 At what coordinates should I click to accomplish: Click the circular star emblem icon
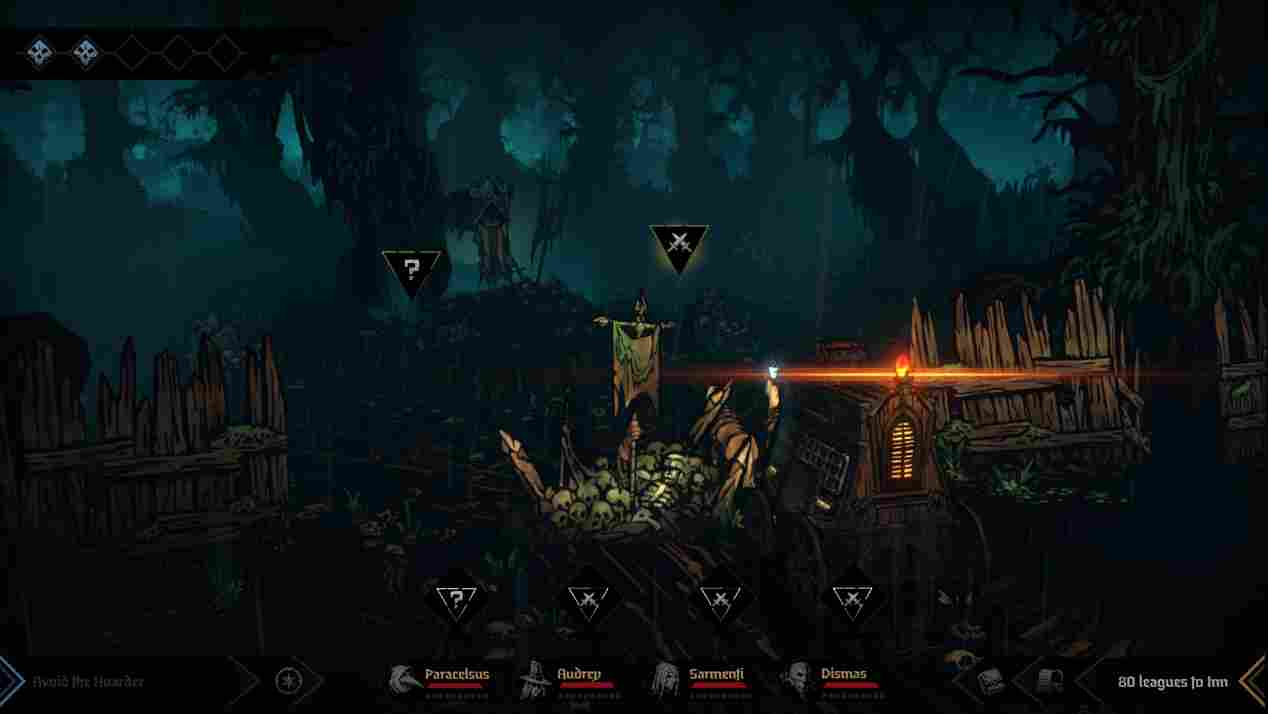point(288,682)
